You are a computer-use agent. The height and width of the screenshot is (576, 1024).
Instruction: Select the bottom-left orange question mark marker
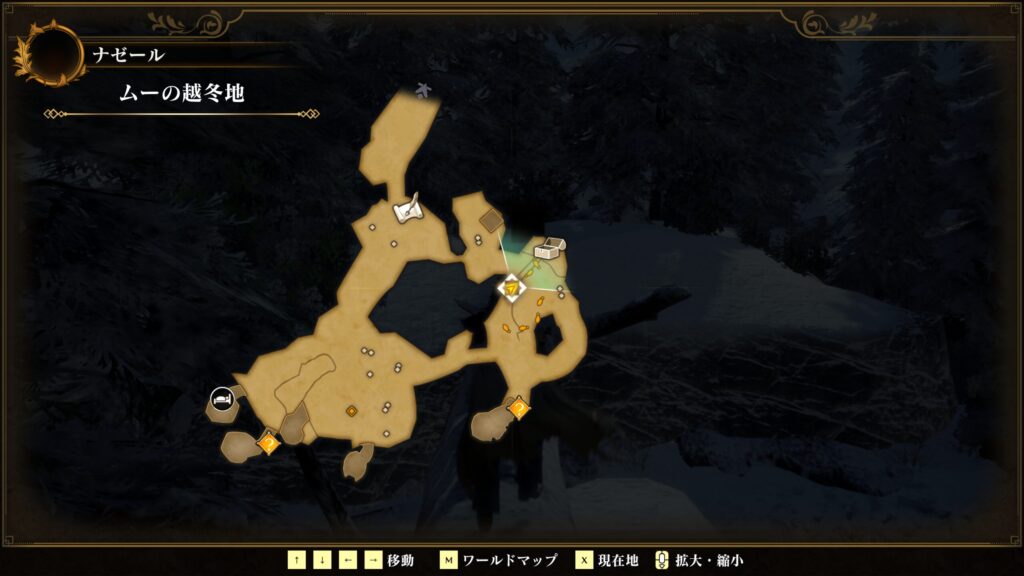pos(268,441)
